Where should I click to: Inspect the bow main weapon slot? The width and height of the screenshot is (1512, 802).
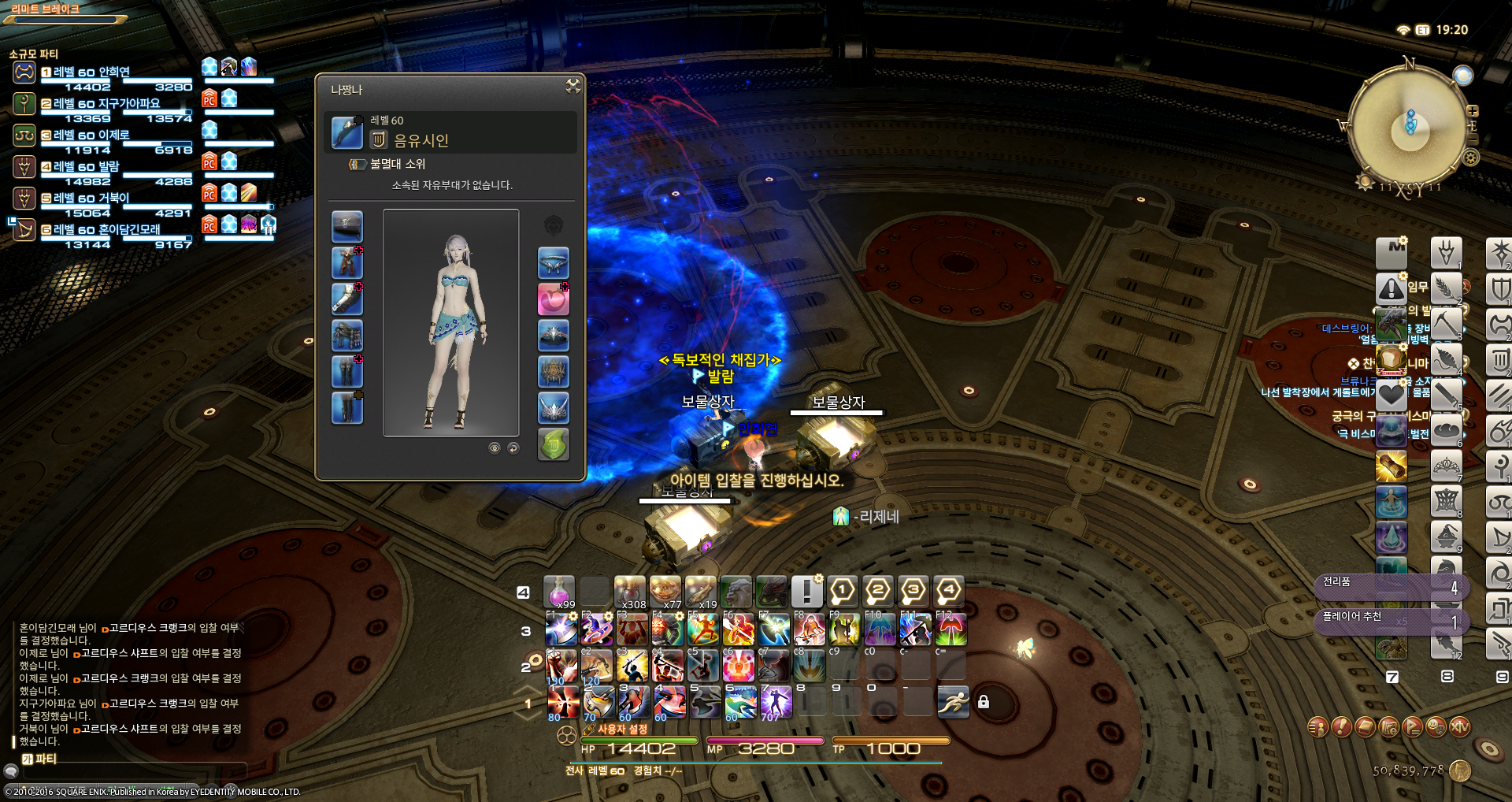point(346,132)
